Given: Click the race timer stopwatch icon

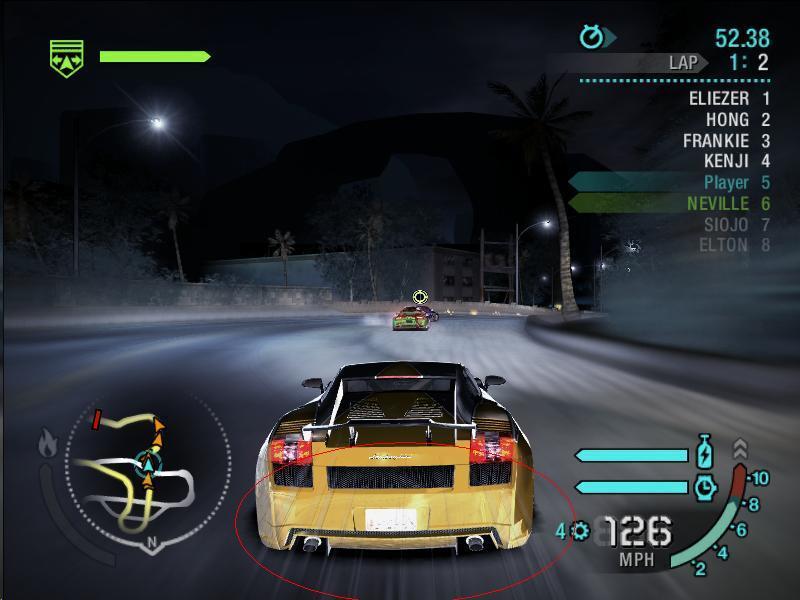Looking at the screenshot, I should point(594,38).
